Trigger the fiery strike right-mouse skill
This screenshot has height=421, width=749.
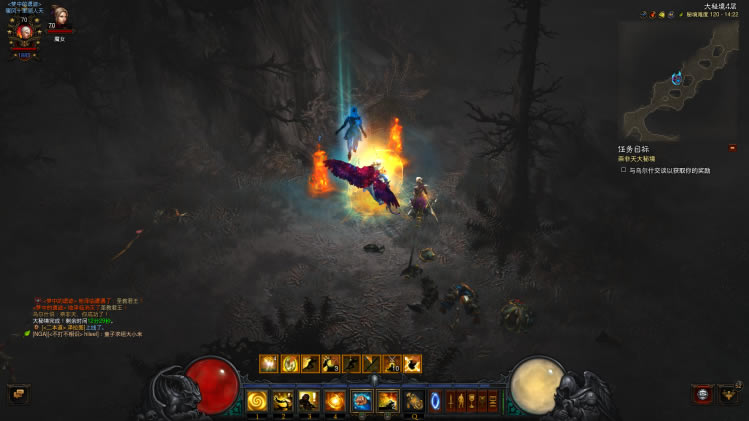coord(387,401)
